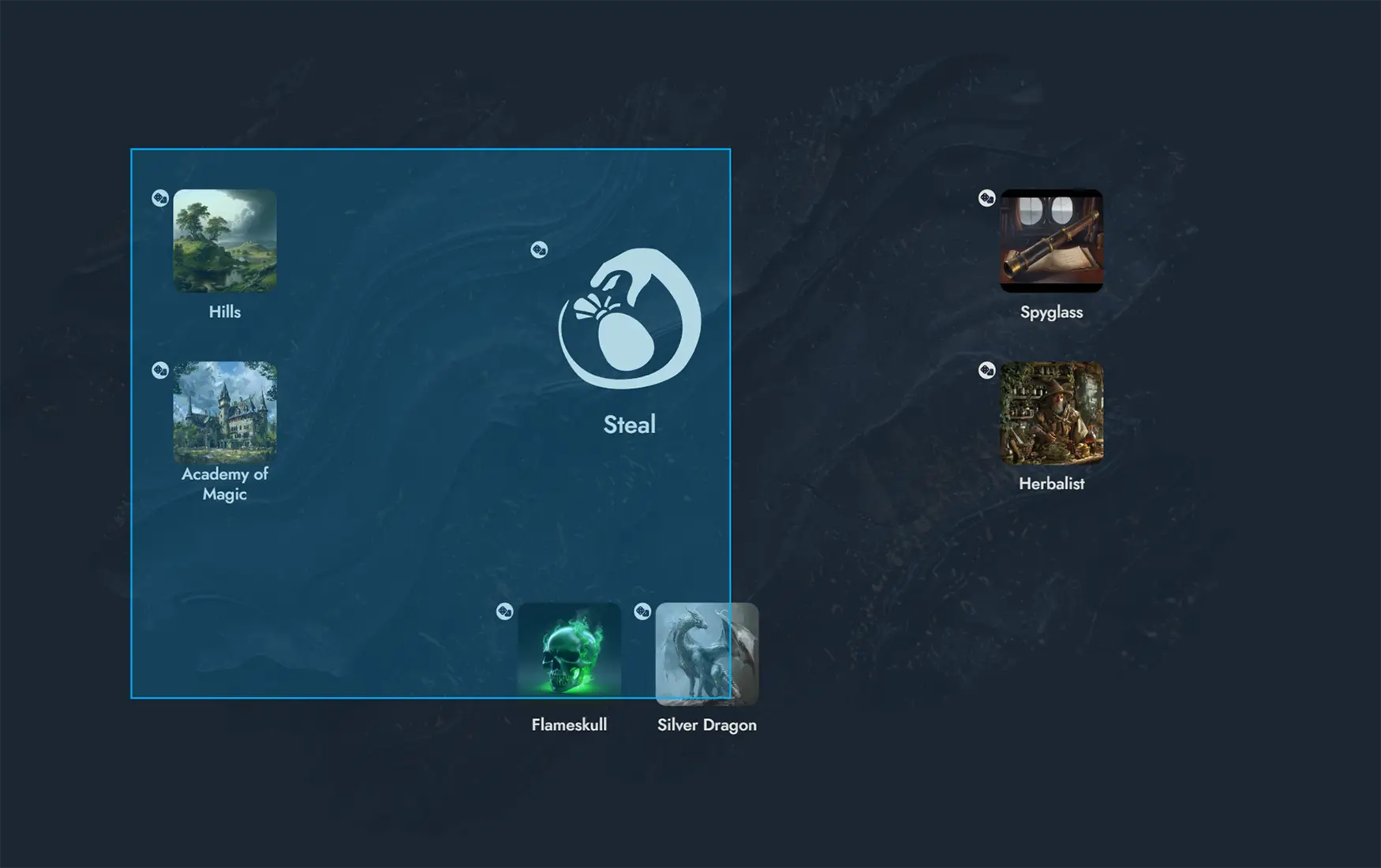Click the dice badge on the Herbalist card
This screenshot has width=1381, height=868.
[x=987, y=369]
